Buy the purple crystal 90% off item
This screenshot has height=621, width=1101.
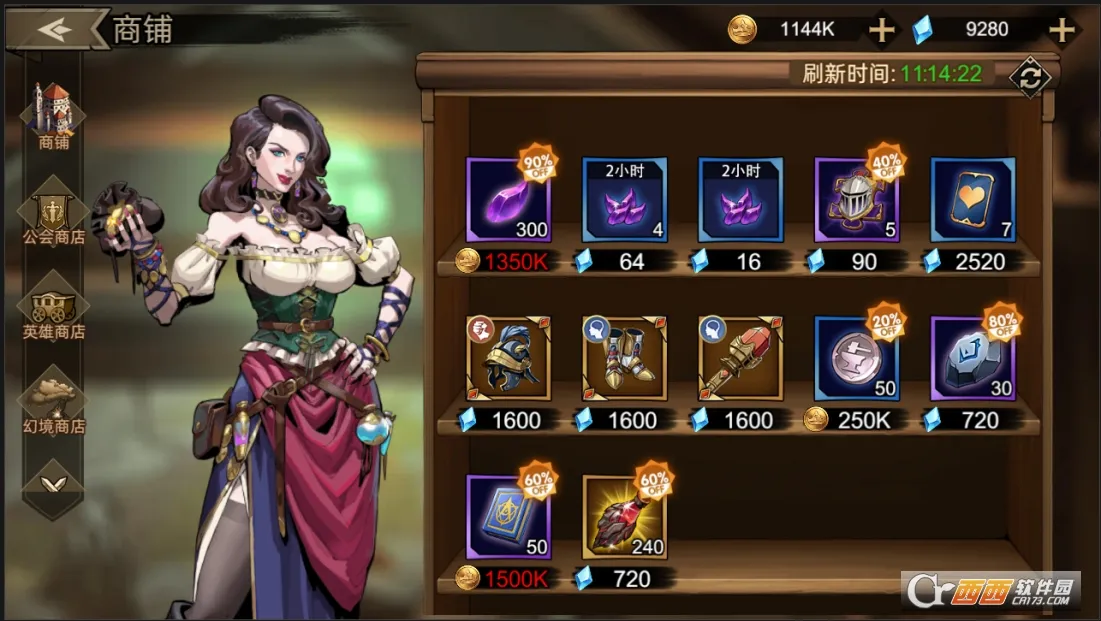pos(508,200)
